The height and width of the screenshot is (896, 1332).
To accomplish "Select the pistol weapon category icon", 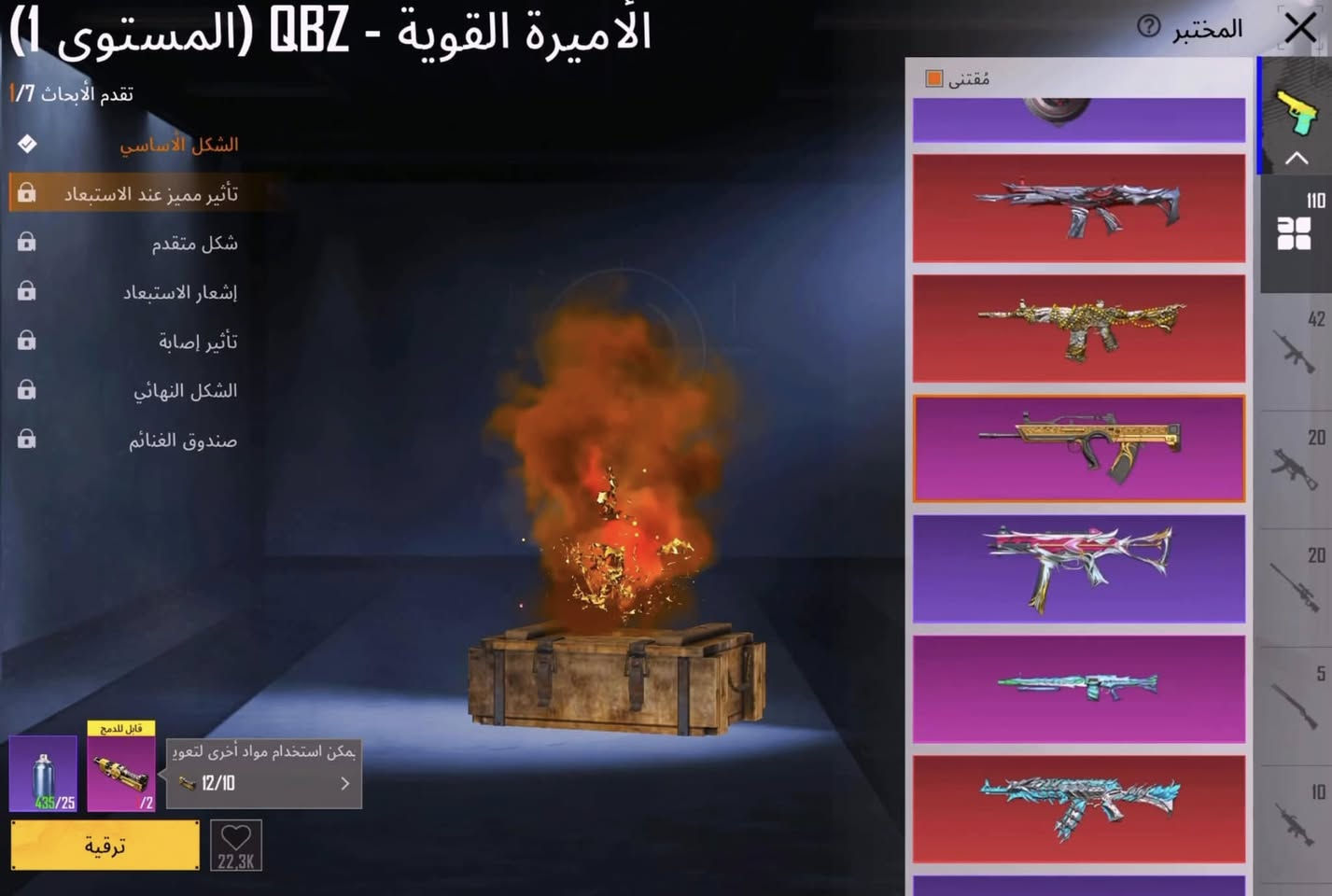I will click(x=1300, y=112).
